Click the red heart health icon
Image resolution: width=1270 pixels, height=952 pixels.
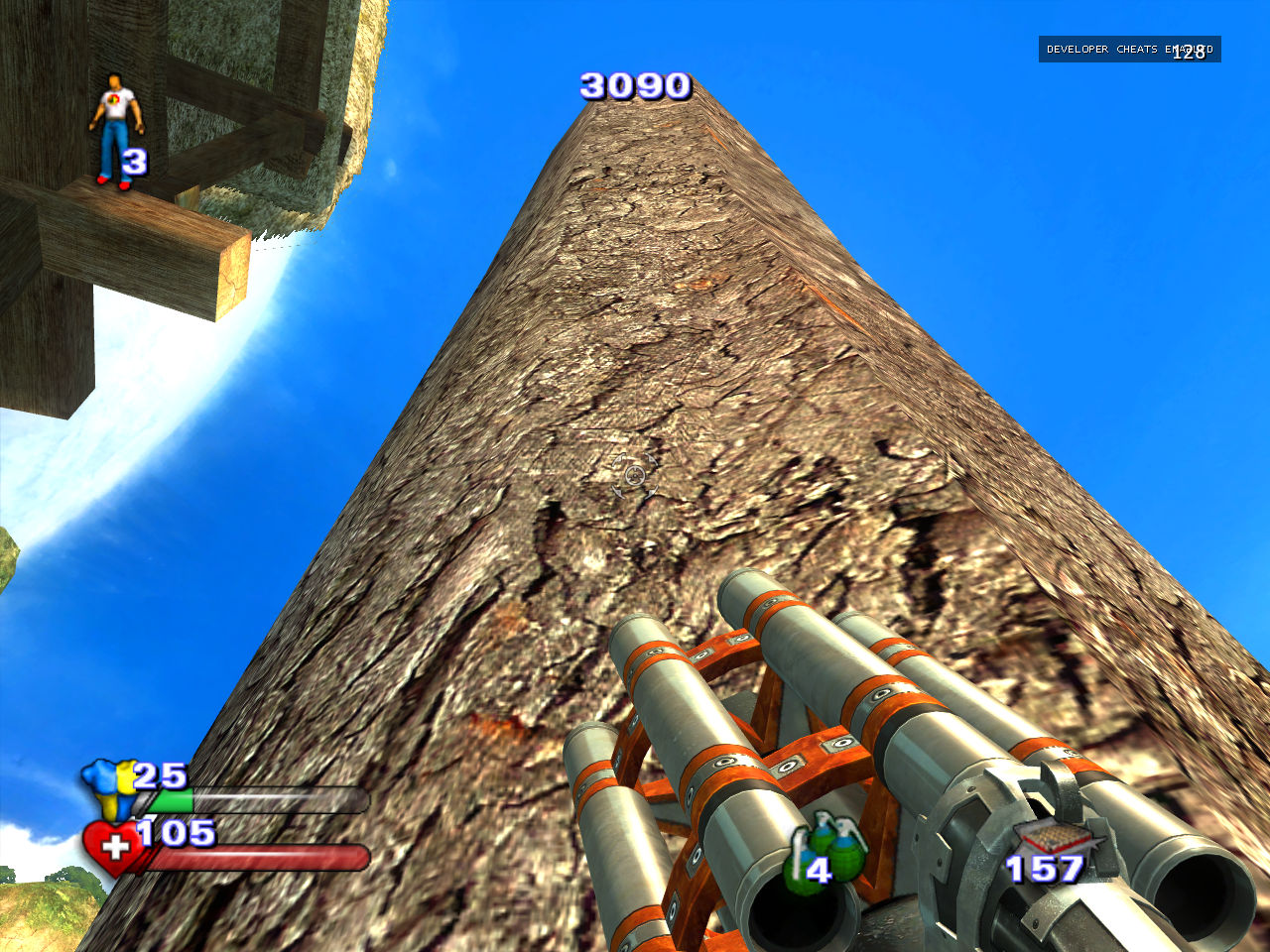click(112, 846)
